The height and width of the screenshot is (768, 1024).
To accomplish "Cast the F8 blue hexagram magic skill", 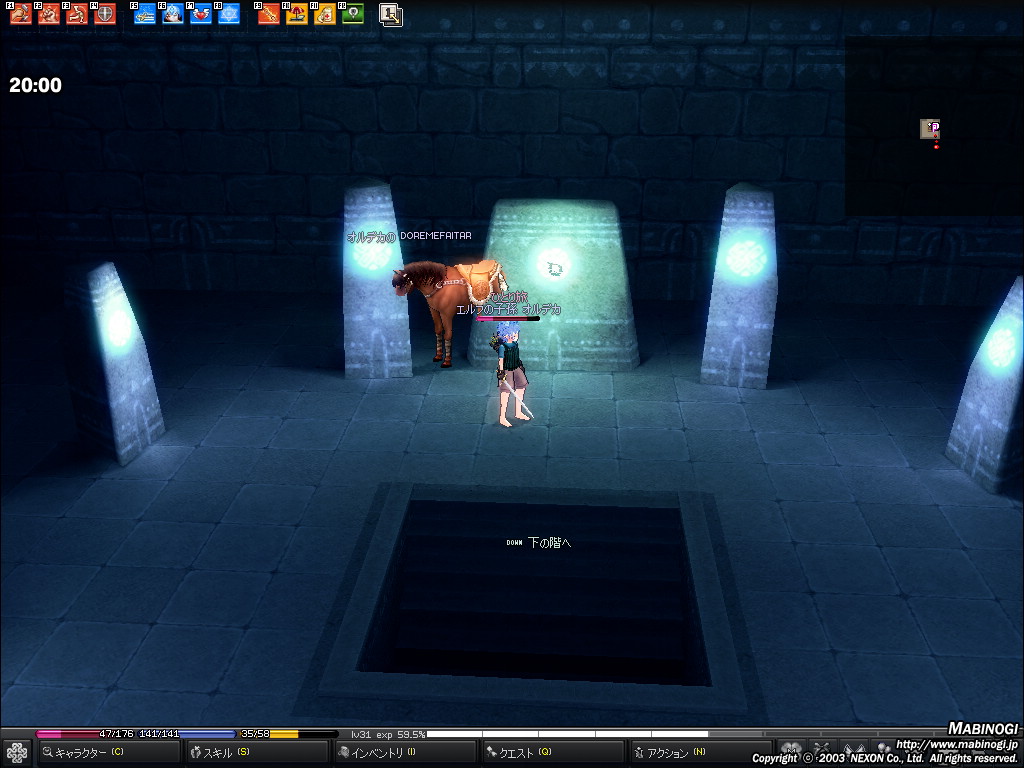I will click(x=229, y=14).
